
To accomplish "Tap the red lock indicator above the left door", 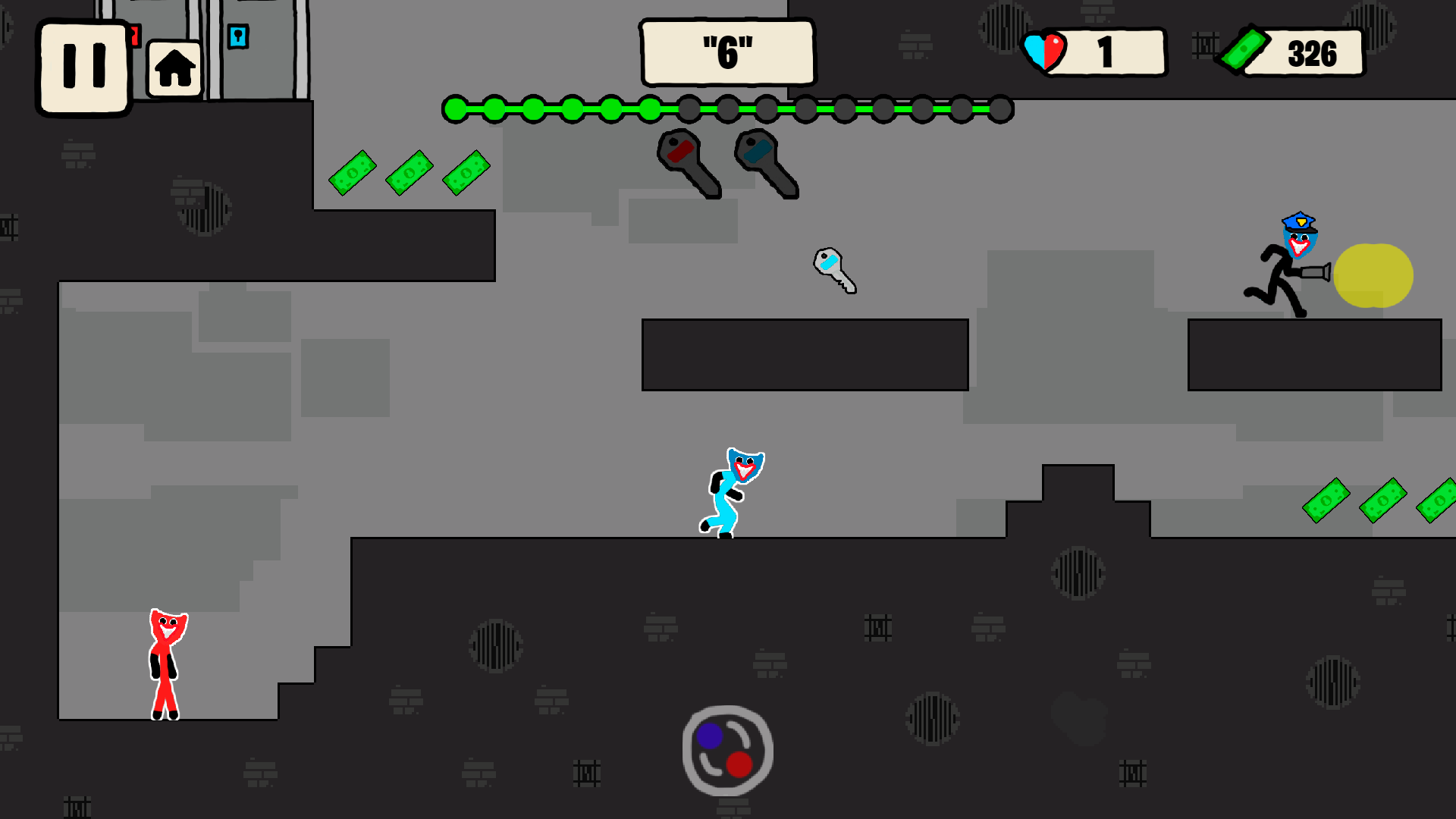I will click(135, 36).
